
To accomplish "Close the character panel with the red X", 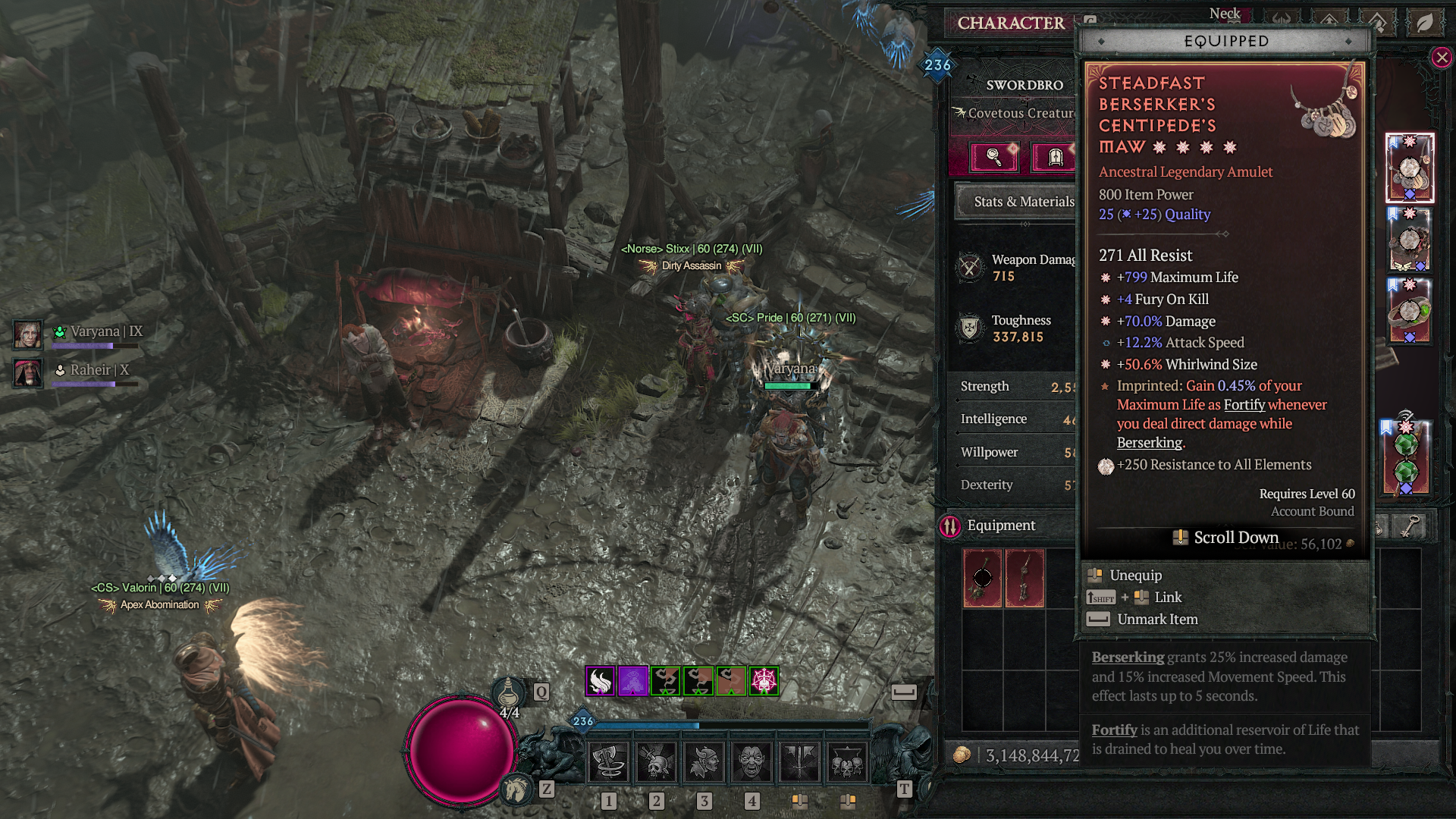I will (x=1442, y=58).
